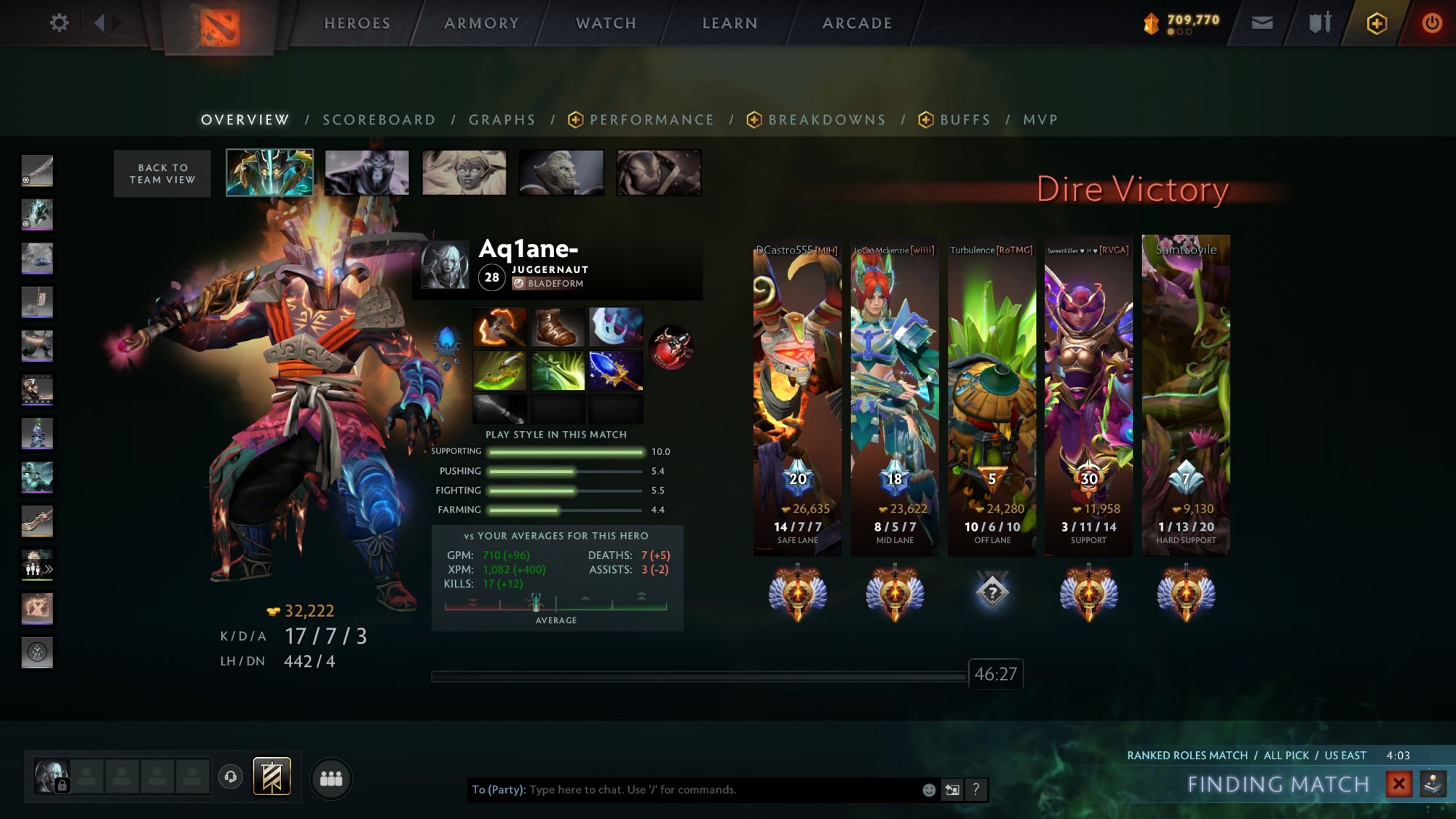
Task: Open the Arcade menu
Action: (x=857, y=23)
